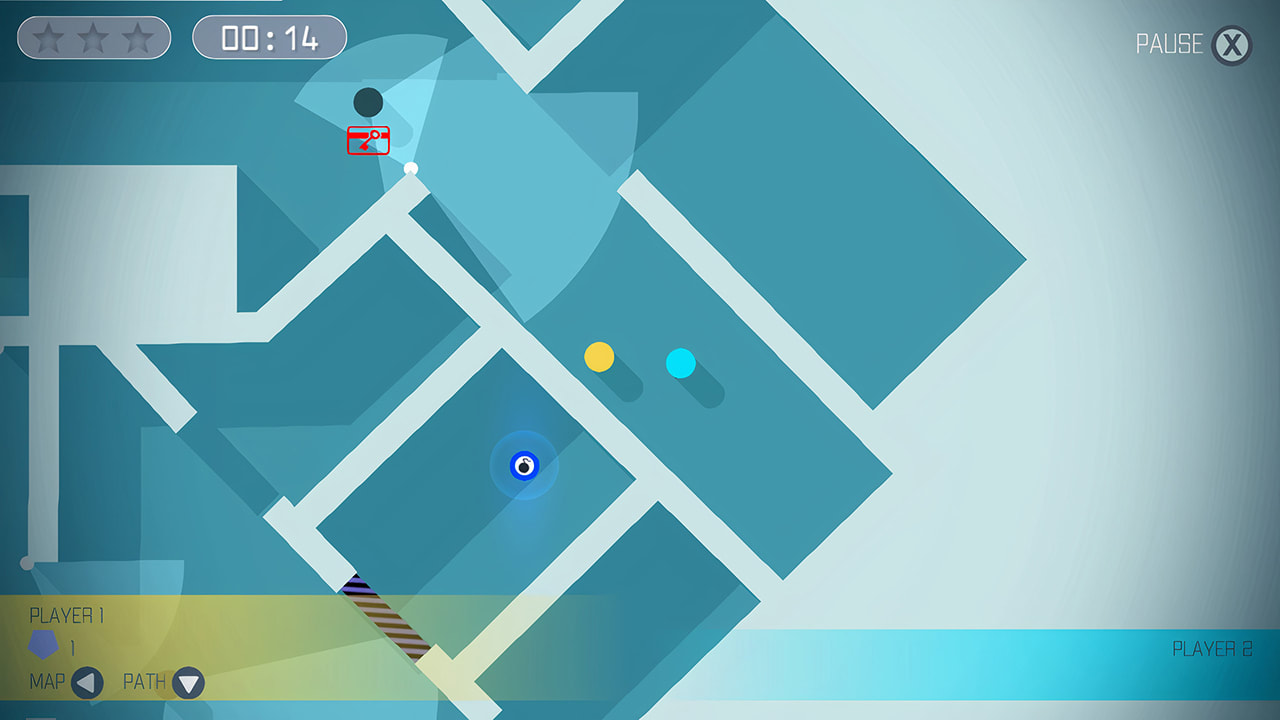Screen dimensions: 1280x720
Task: Select the blue player orb
Action: 524,465
